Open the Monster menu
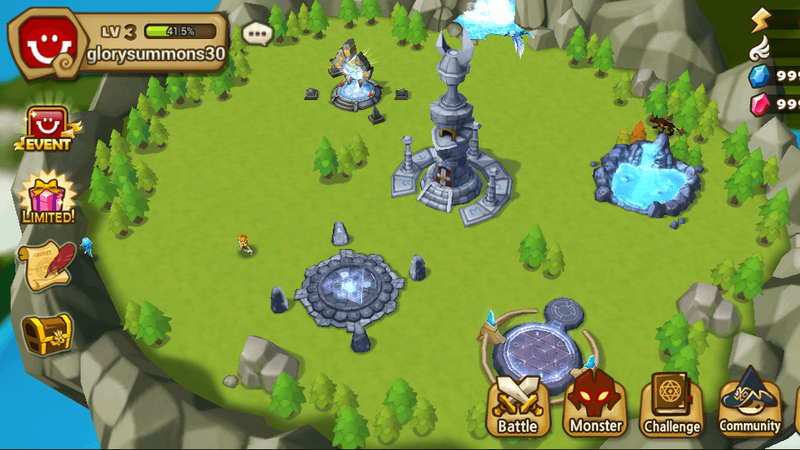 (x=595, y=406)
